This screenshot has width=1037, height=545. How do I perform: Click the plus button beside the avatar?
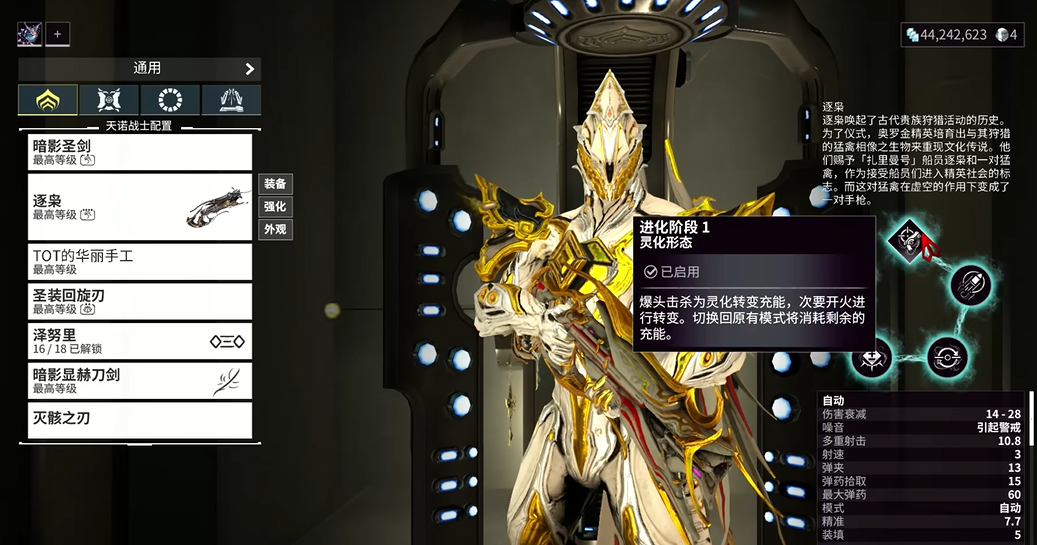coord(57,34)
